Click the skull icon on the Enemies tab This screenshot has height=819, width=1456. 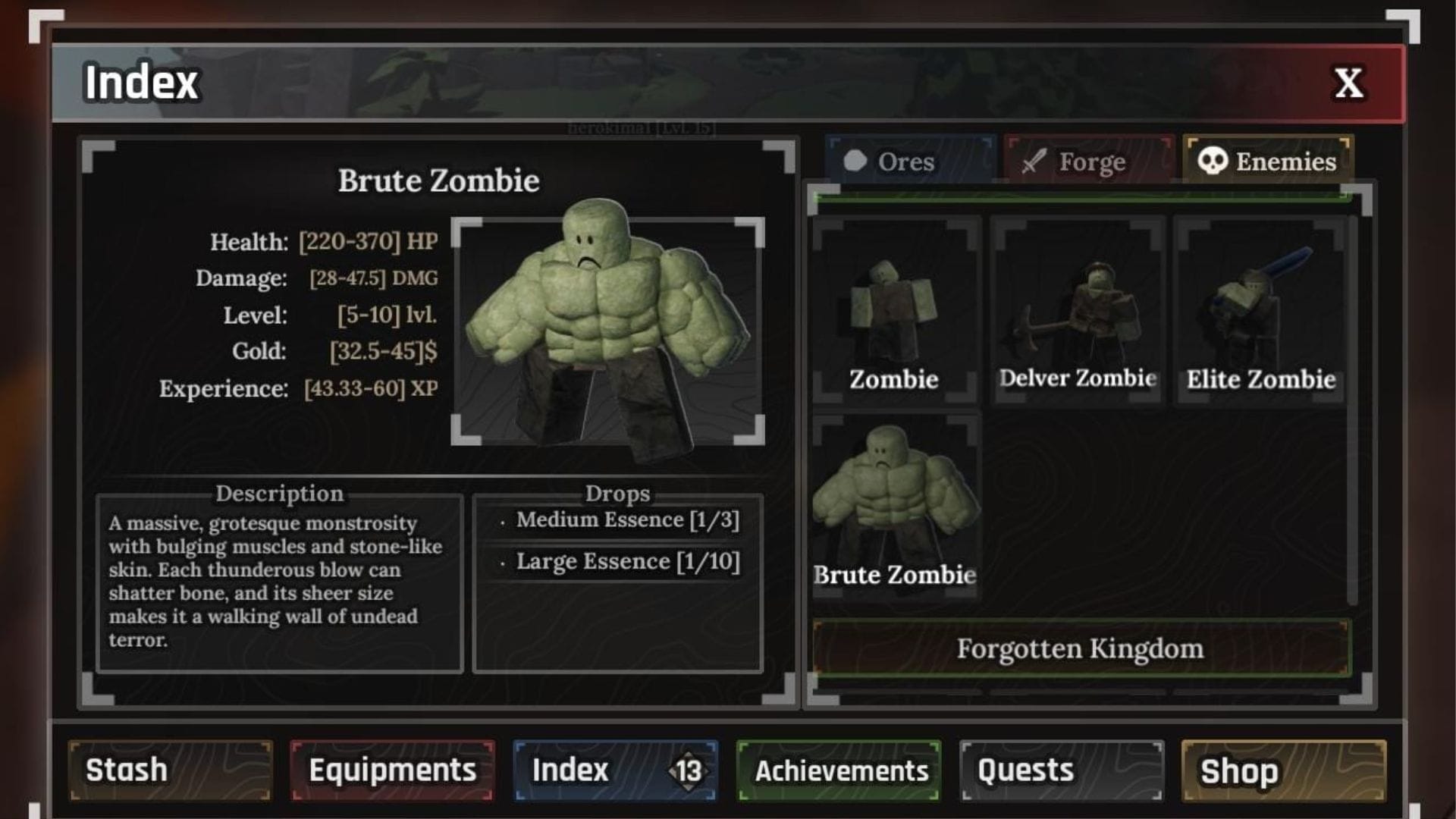(1213, 161)
